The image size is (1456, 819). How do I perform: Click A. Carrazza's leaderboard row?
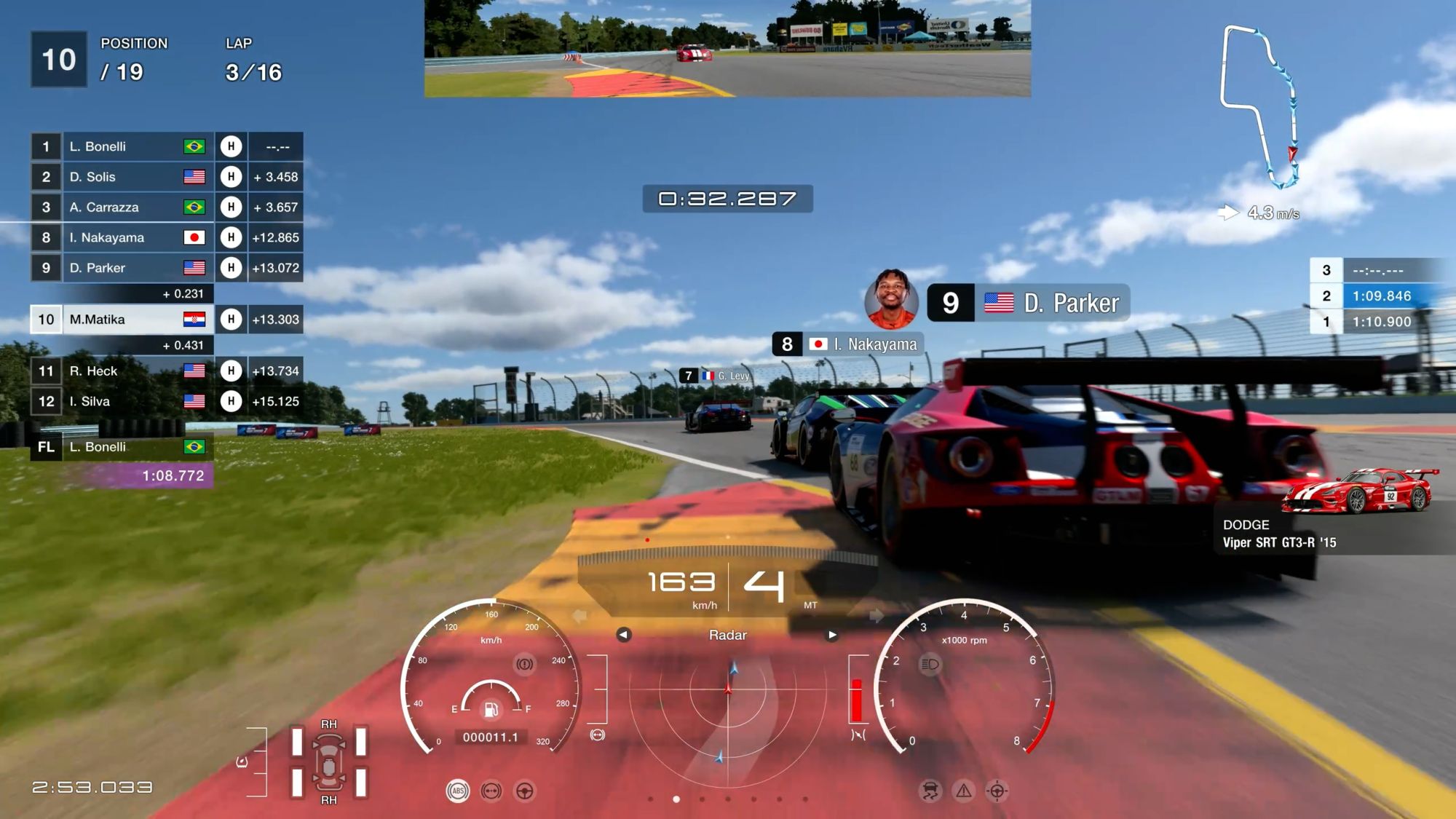click(x=166, y=207)
